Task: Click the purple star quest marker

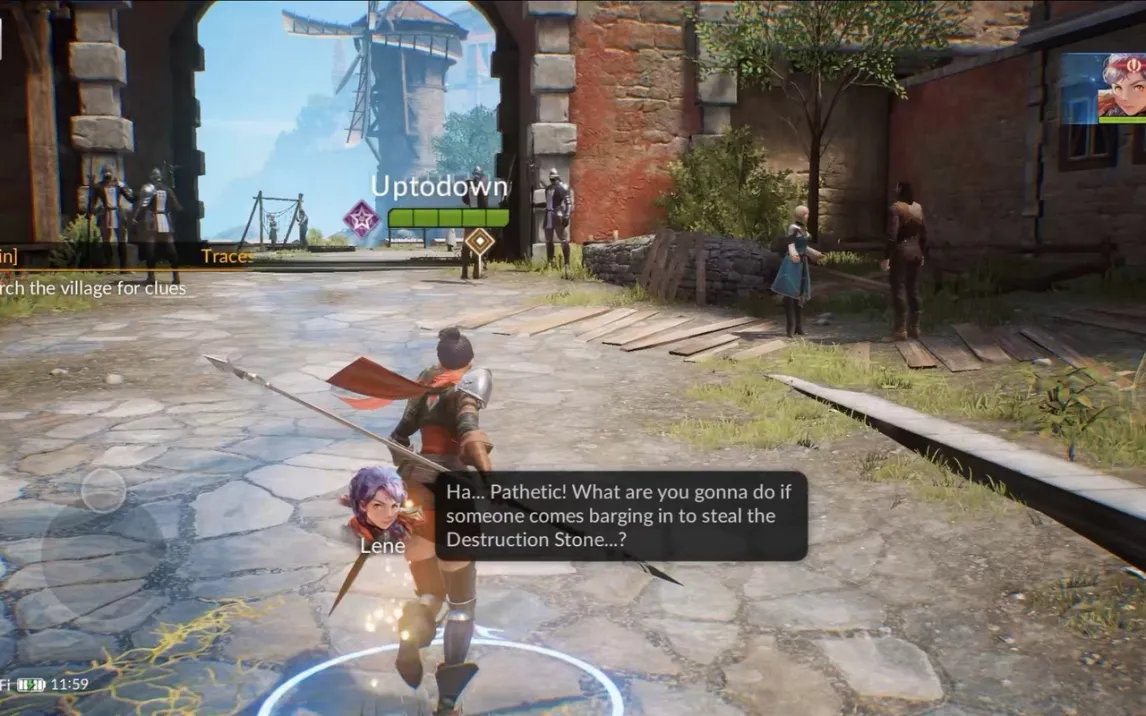Action: point(361,218)
